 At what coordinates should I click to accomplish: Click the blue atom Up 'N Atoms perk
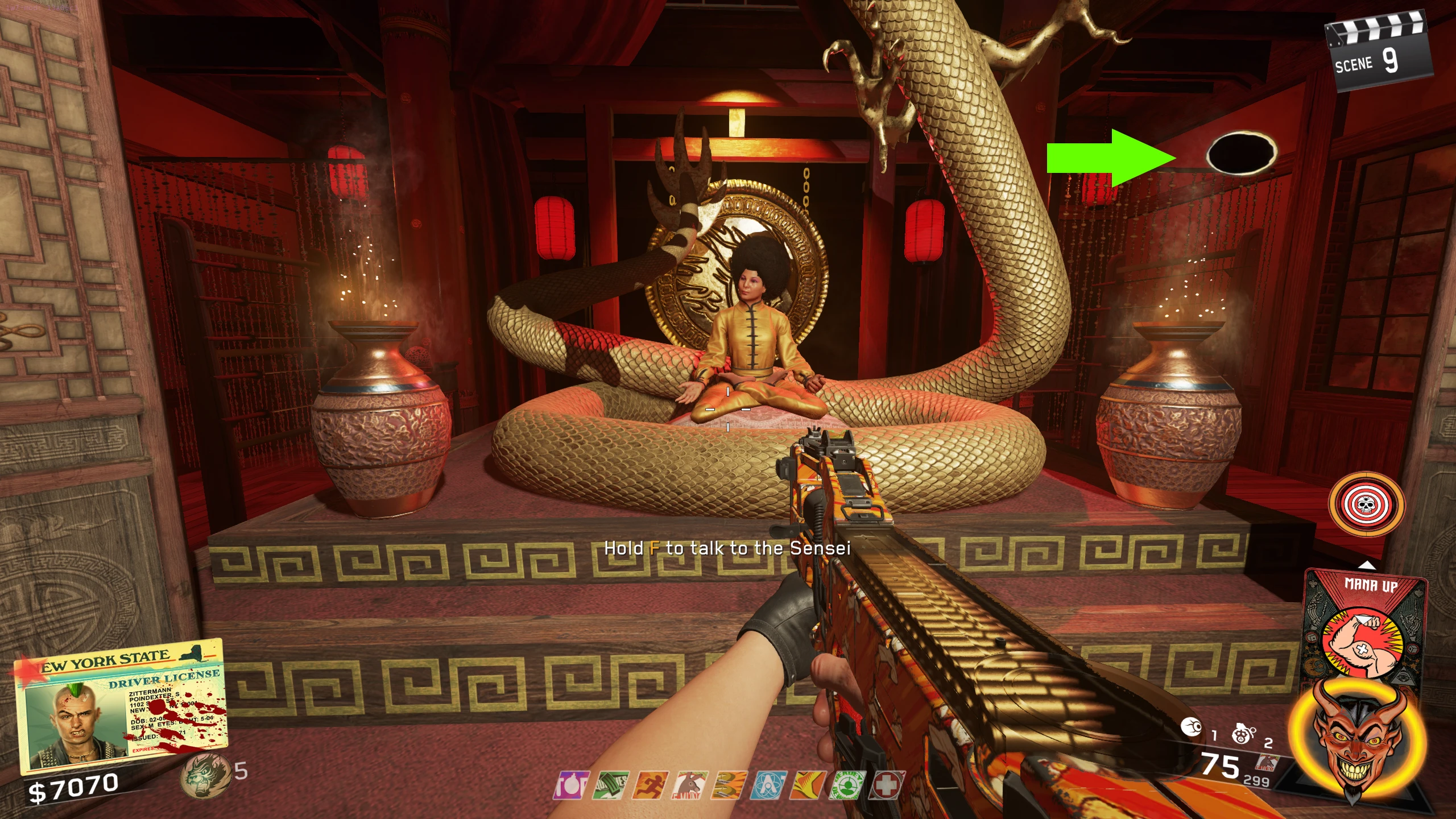769,785
